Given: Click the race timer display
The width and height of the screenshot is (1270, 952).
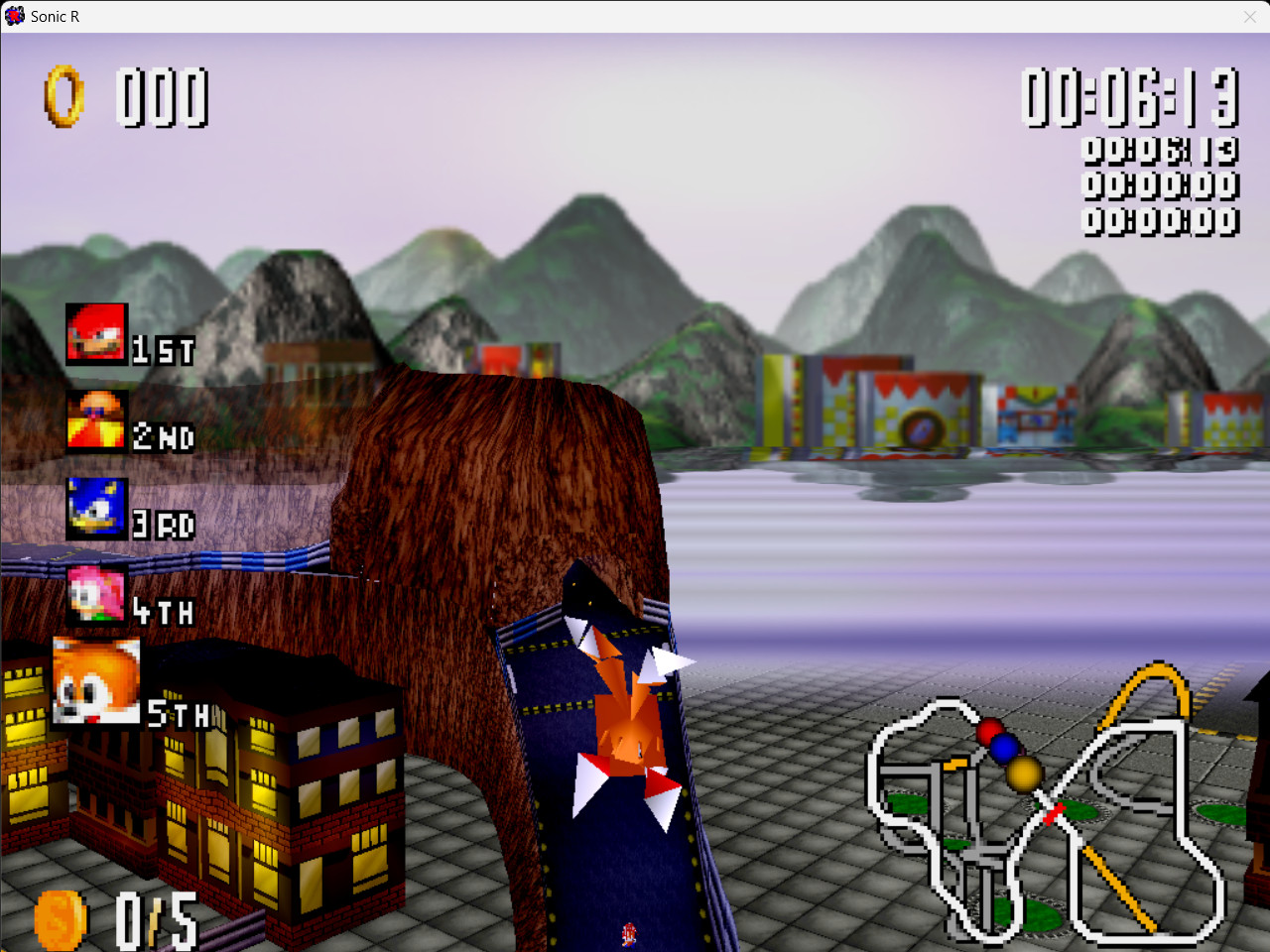Looking at the screenshot, I should point(1131,96).
